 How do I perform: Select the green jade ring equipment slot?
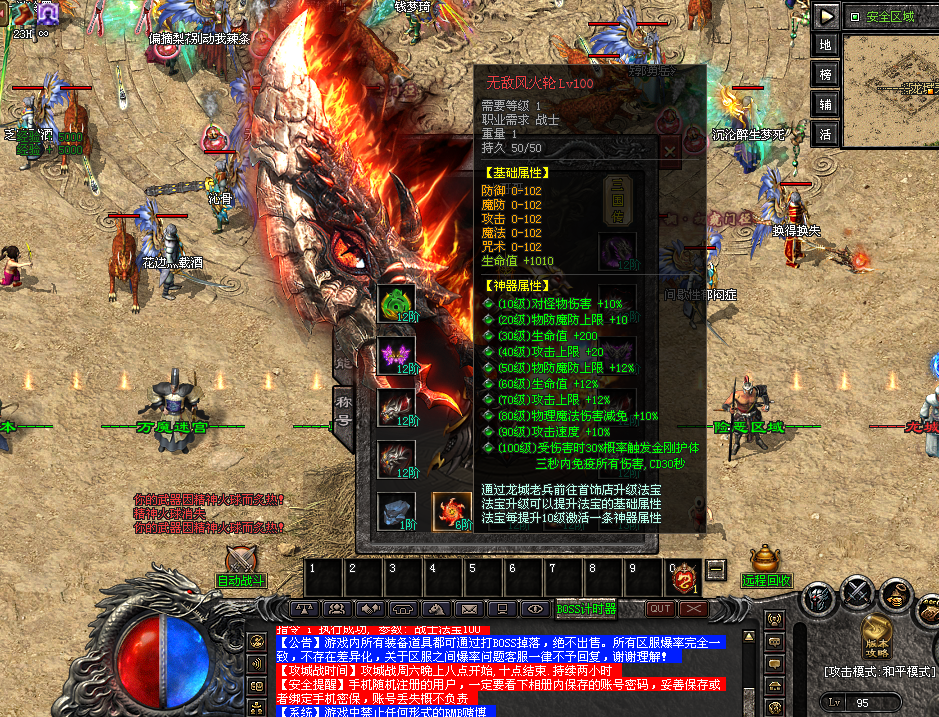click(396, 303)
